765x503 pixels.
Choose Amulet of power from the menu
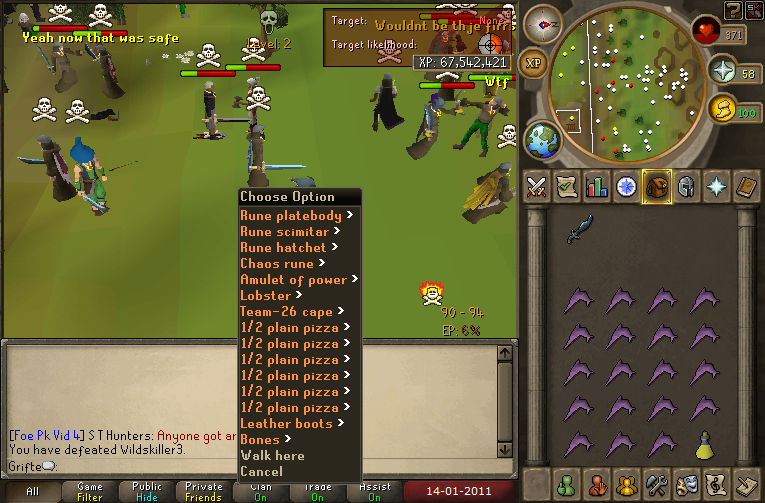[294, 280]
